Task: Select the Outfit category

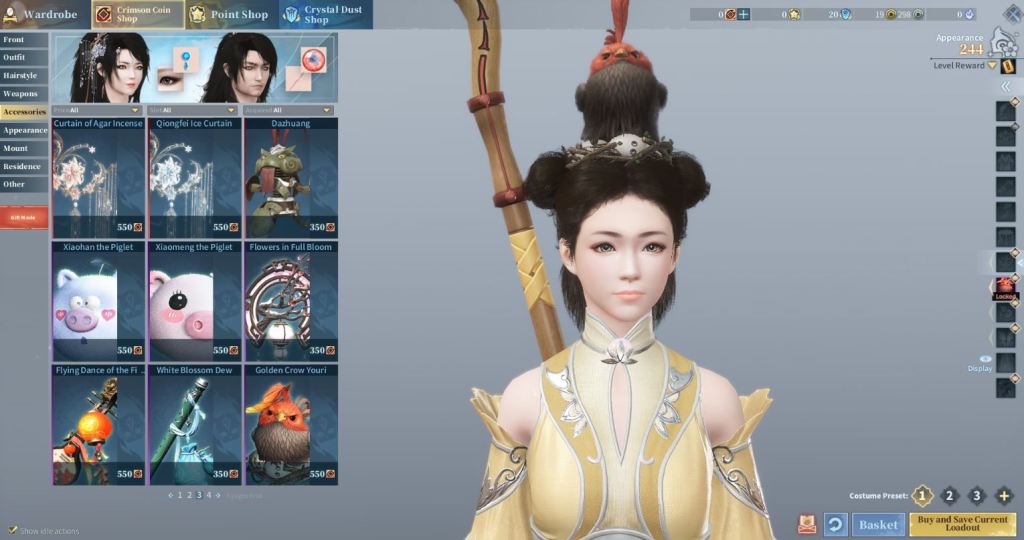Action: [24, 58]
